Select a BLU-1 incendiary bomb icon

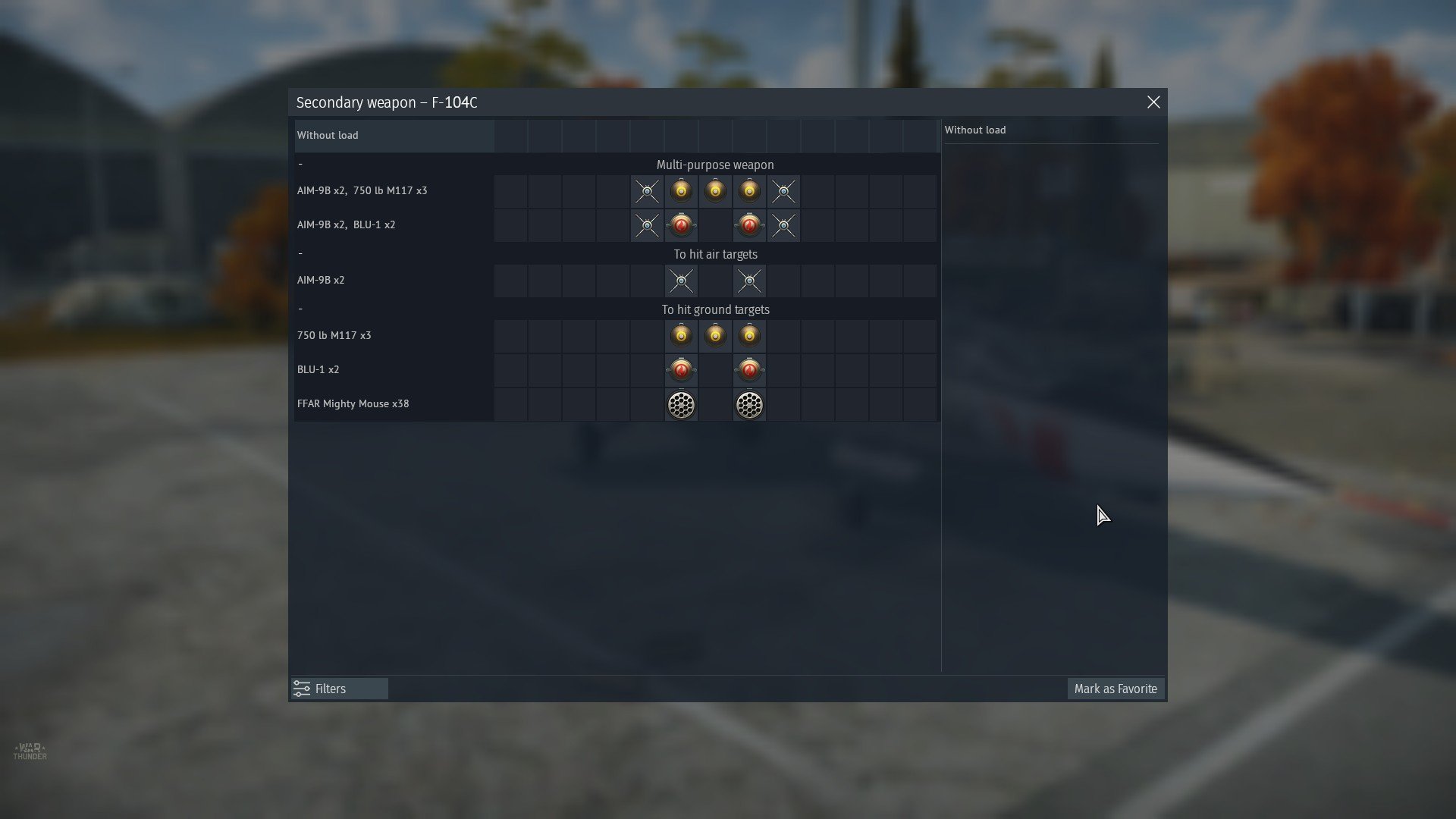click(x=681, y=370)
